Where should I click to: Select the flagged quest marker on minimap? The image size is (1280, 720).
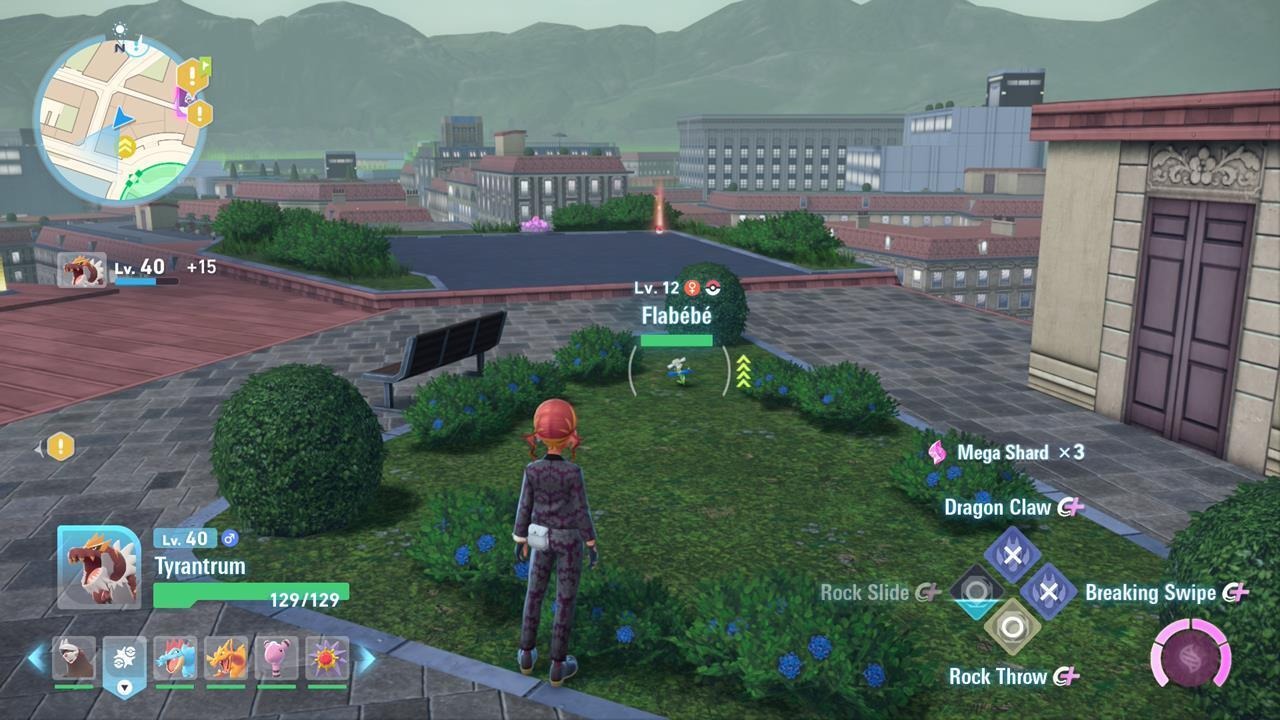(191, 74)
